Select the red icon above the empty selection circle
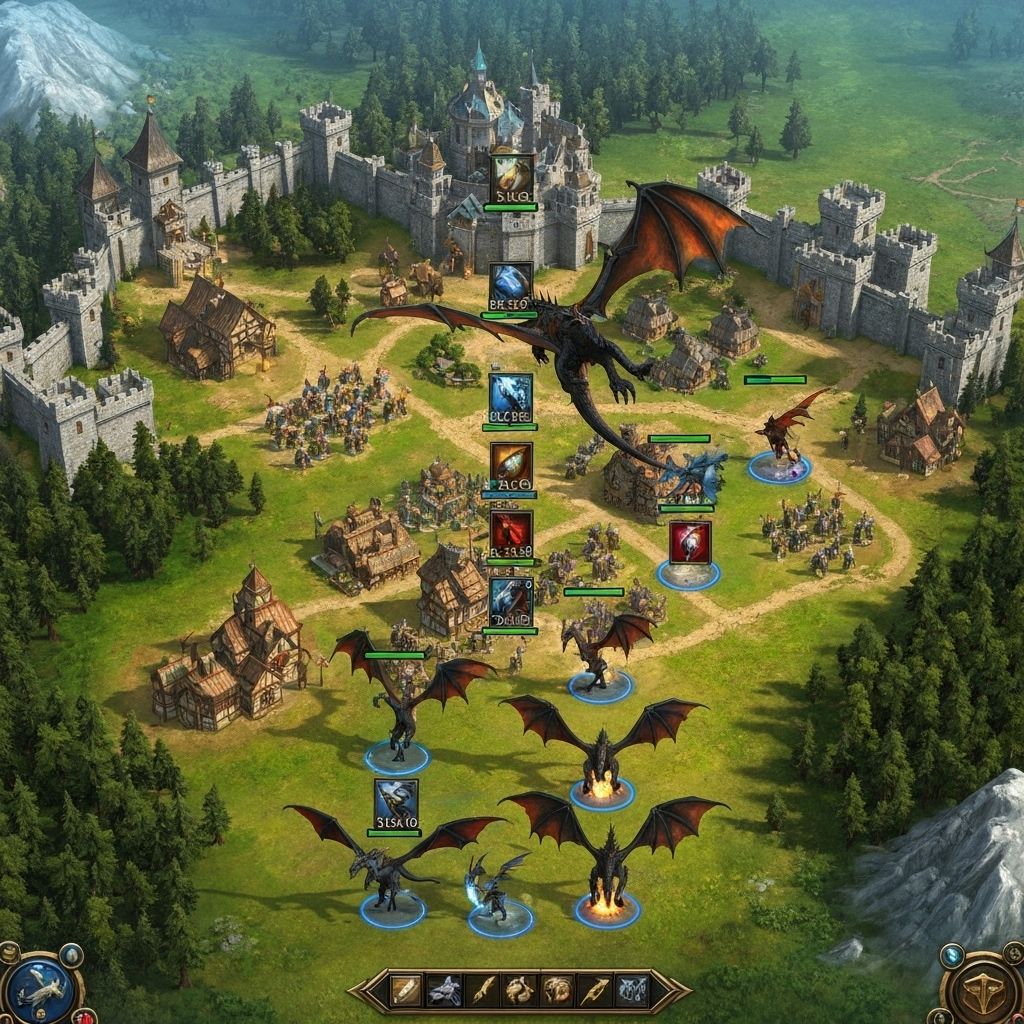Viewport: 1024px width, 1024px height. pyautogui.click(x=690, y=542)
